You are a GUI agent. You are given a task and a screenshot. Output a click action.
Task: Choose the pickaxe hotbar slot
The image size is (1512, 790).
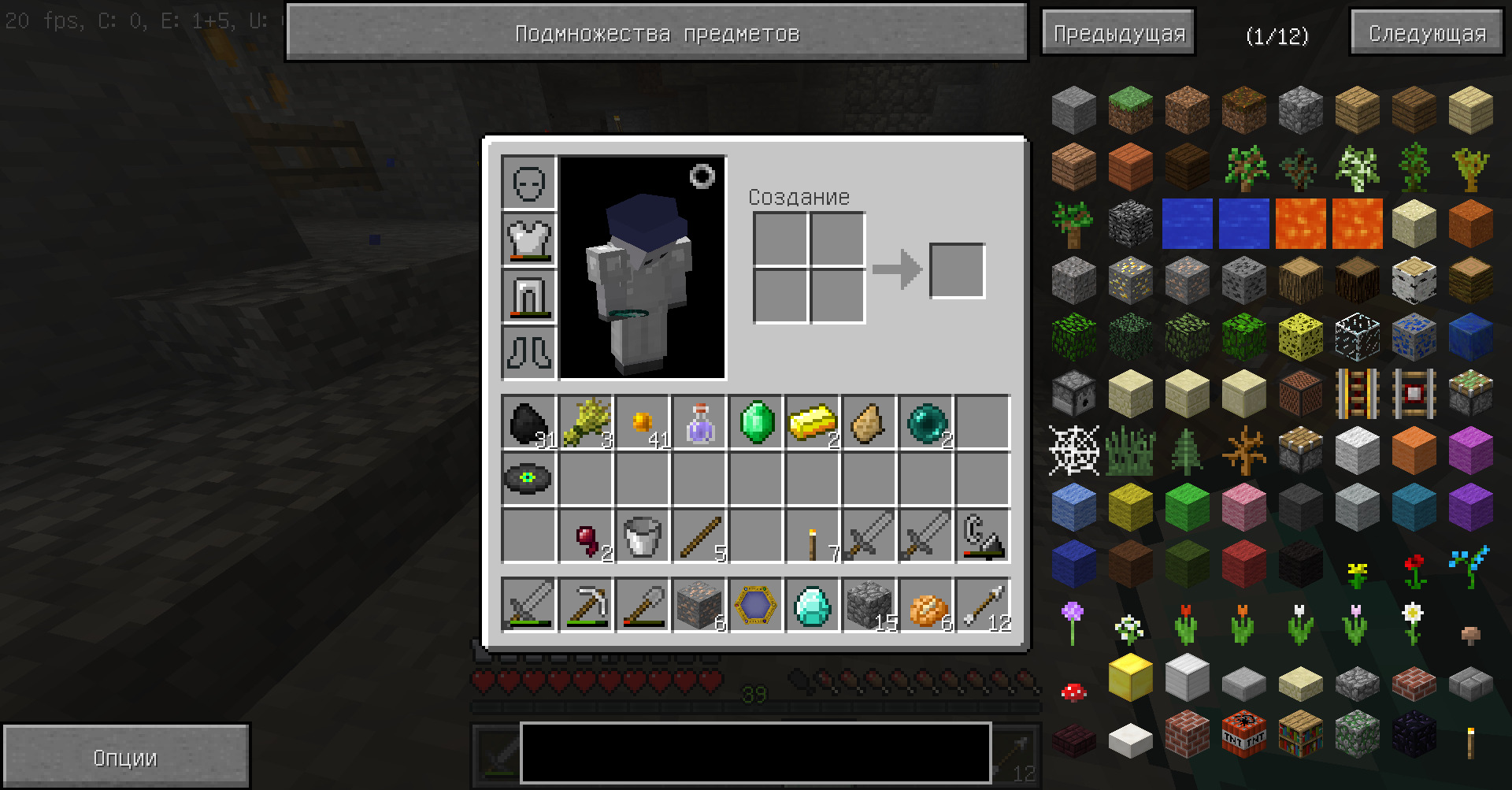click(x=586, y=605)
